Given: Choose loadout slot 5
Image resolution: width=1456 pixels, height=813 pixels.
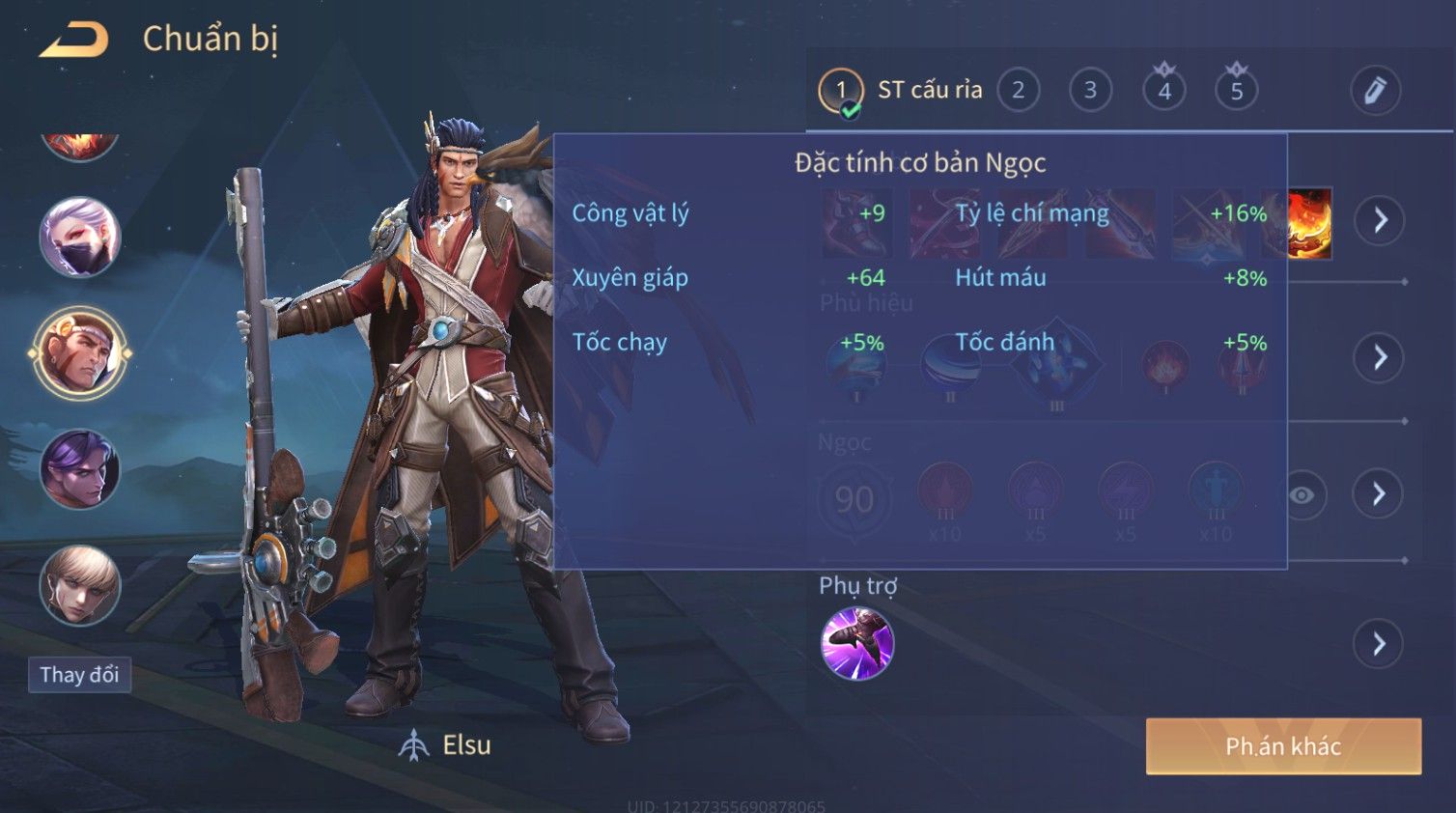Looking at the screenshot, I should (1236, 91).
